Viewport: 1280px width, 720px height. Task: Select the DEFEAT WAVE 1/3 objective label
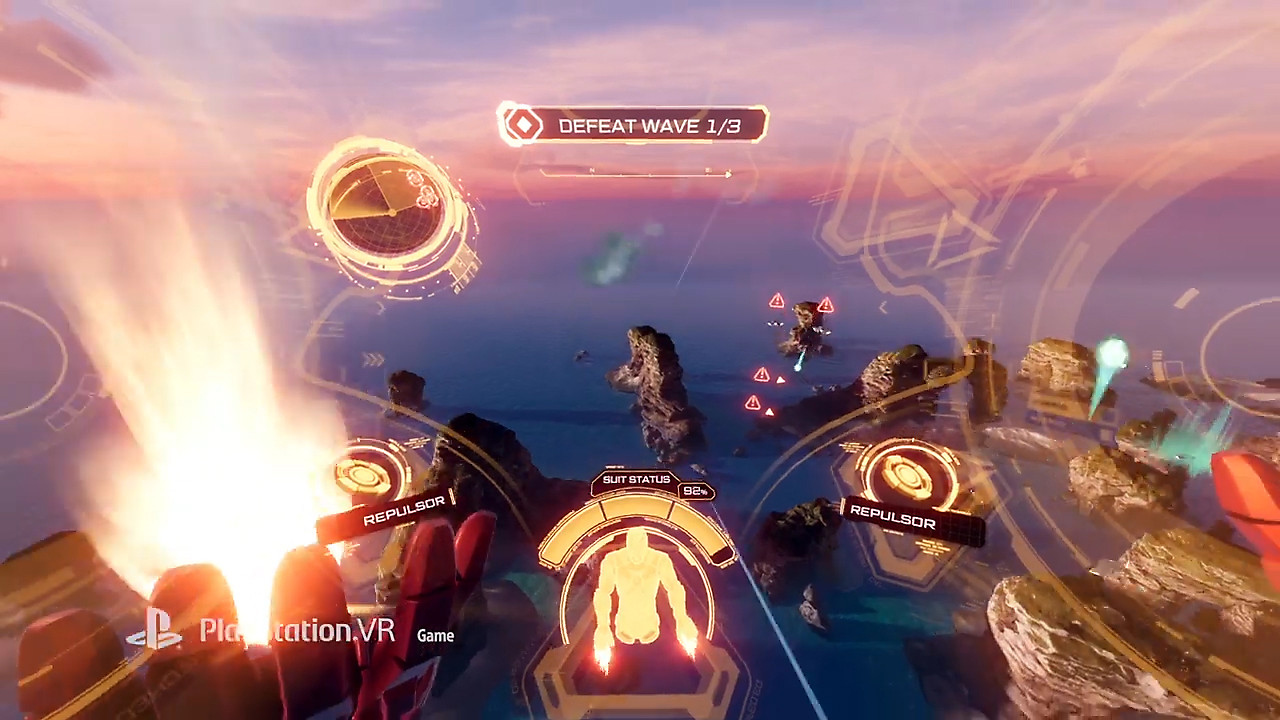pos(650,126)
